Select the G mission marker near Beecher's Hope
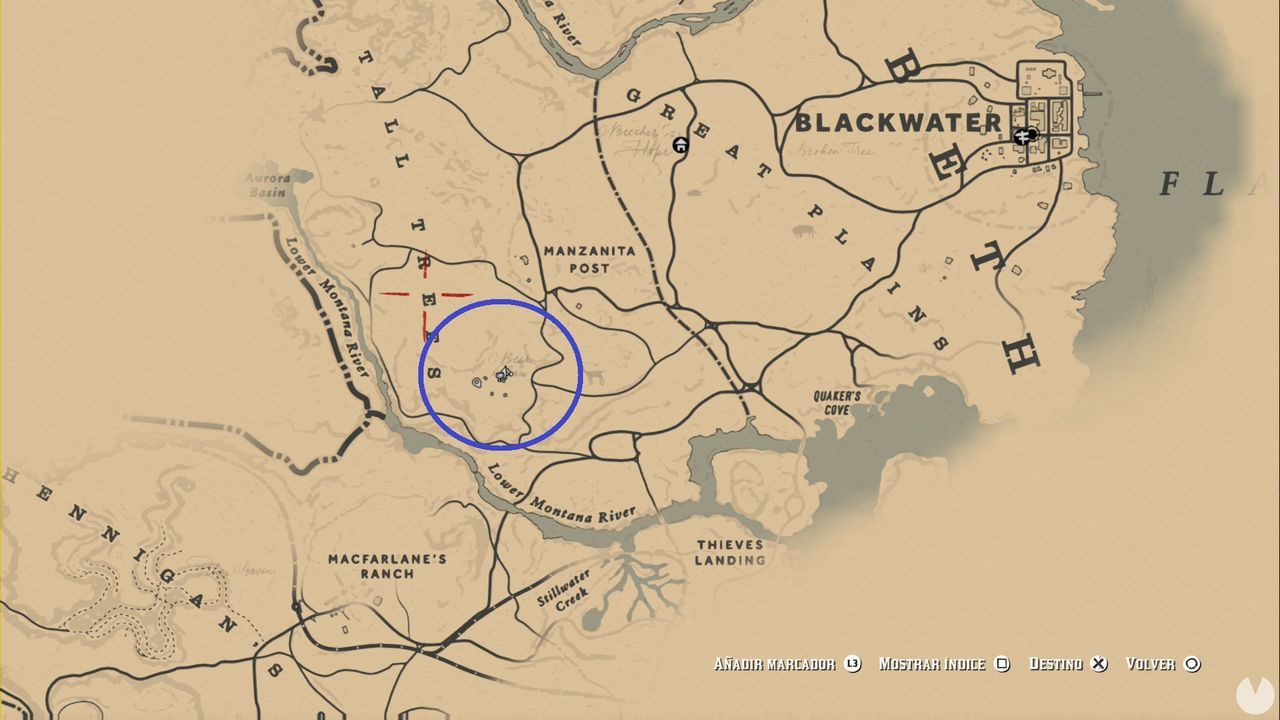Viewport: 1280px width, 720px height. (680, 144)
